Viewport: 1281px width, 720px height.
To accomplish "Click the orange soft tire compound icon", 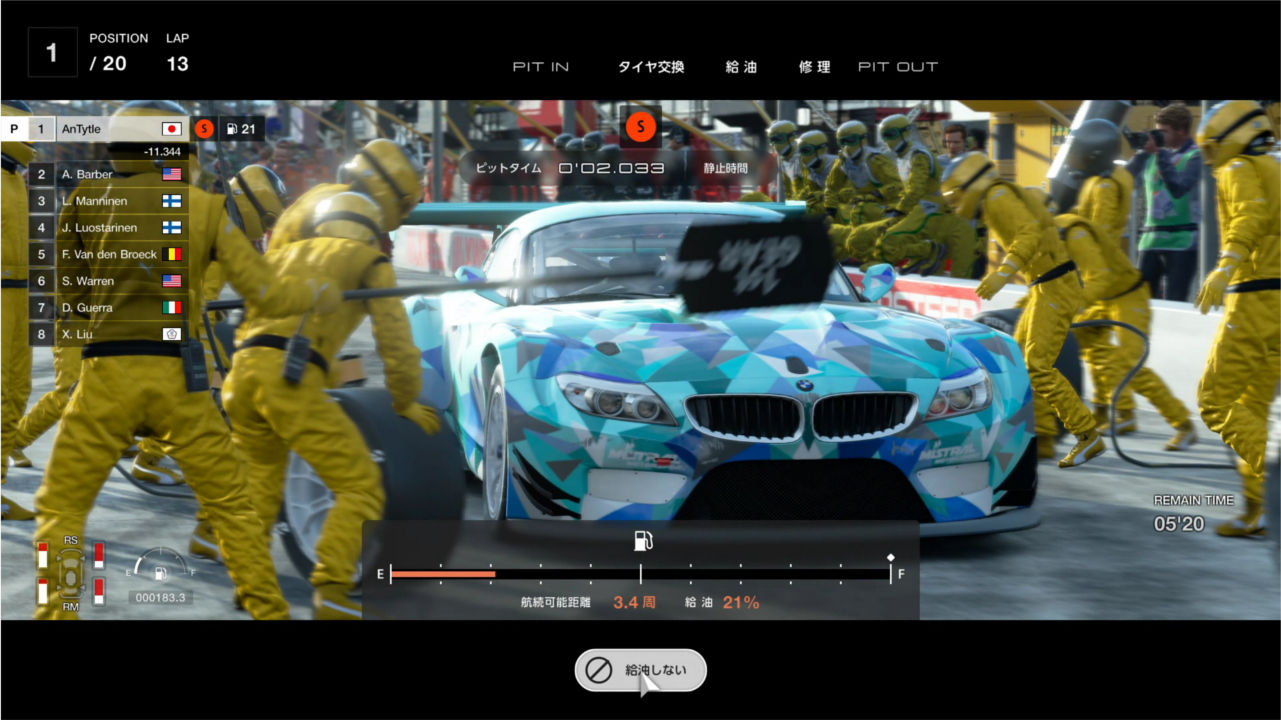I will click(640, 127).
